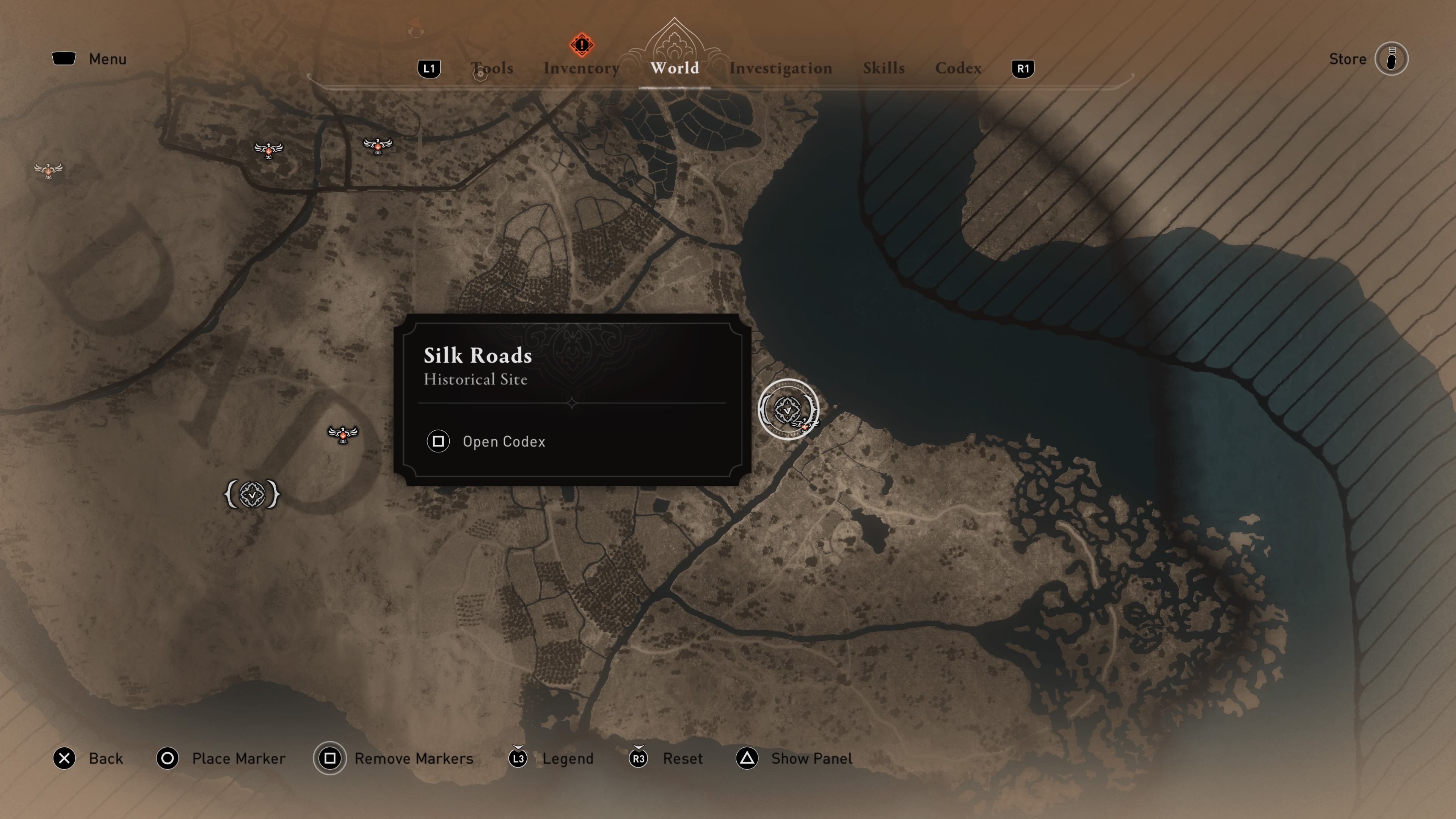Image resolution: width=1456 pixels, height=819 pixels.
Task: Go to the Investigation tab
Action: (x=780, y=68)
